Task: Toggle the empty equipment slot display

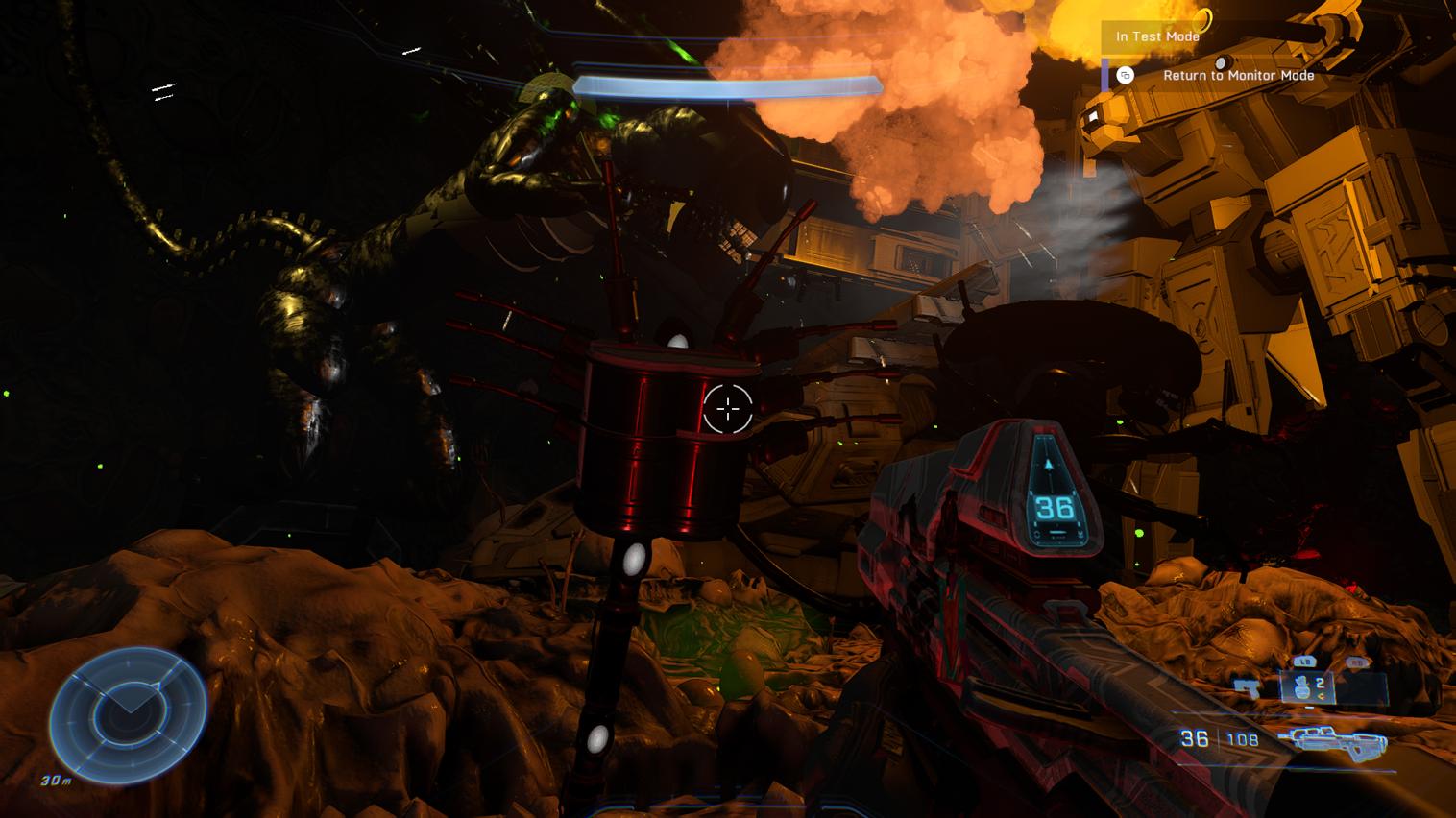Action: (x=1361, y=686)
